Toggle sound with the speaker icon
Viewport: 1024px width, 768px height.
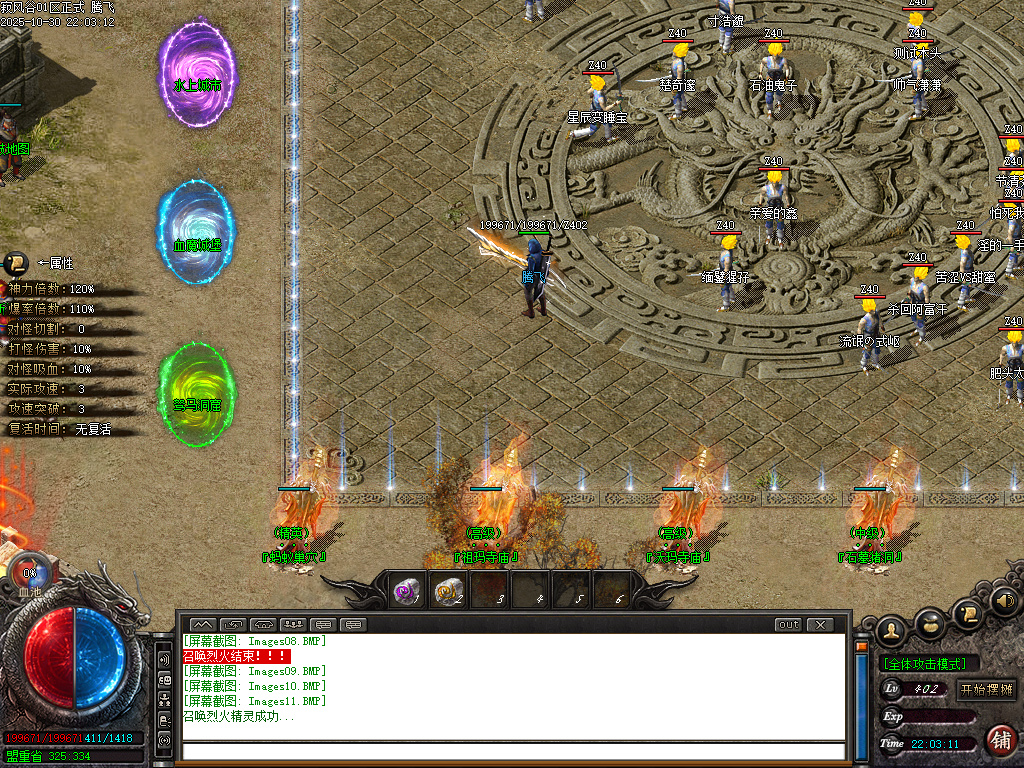1005,601
